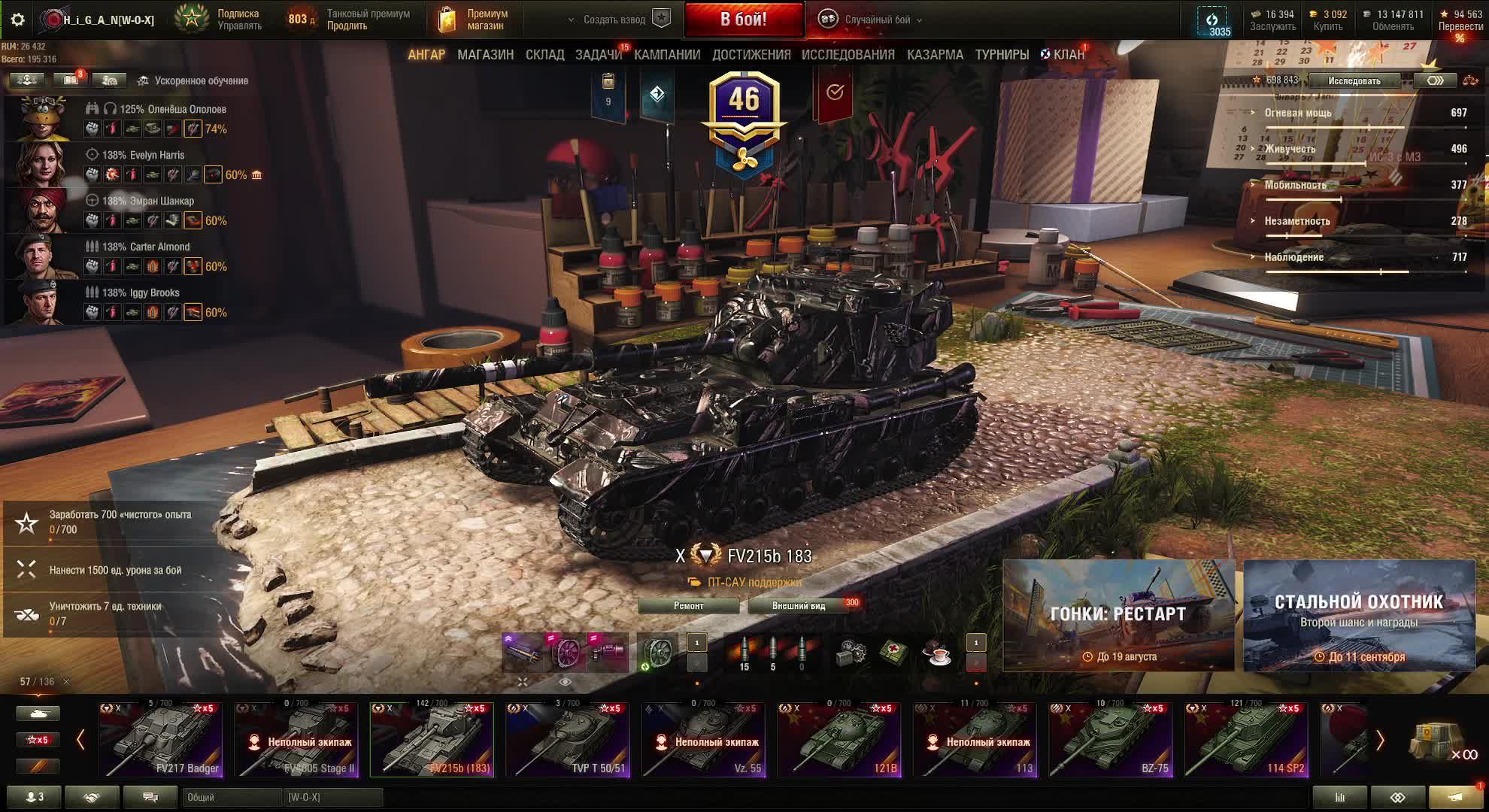The height and width of the screenshot is (812, 1489).
Task: Switch to the МАГАЗИН tab
Action: click(x=485, y=55)
